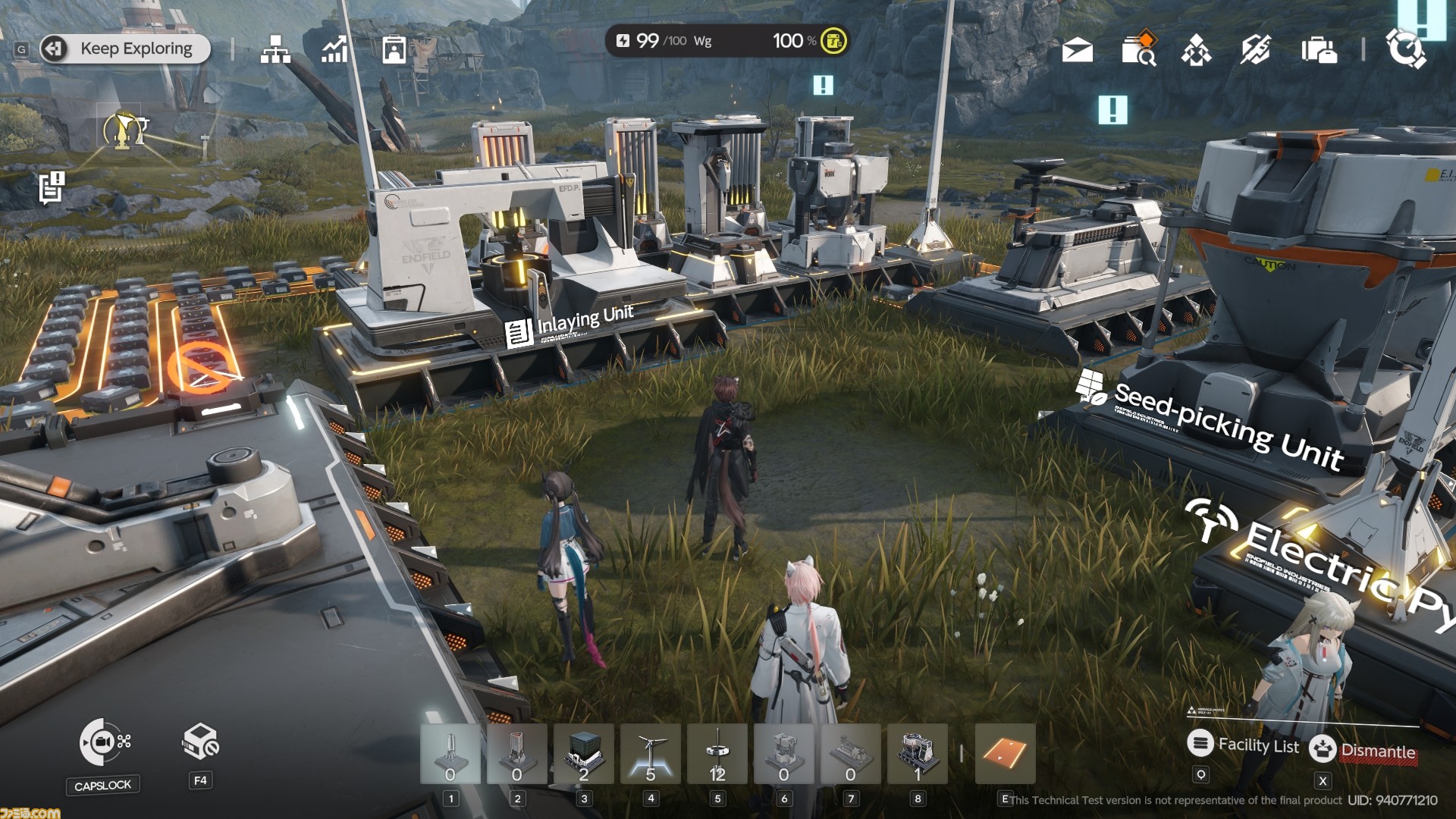Show the production statistics graph icon

click(x=334, y=49)
